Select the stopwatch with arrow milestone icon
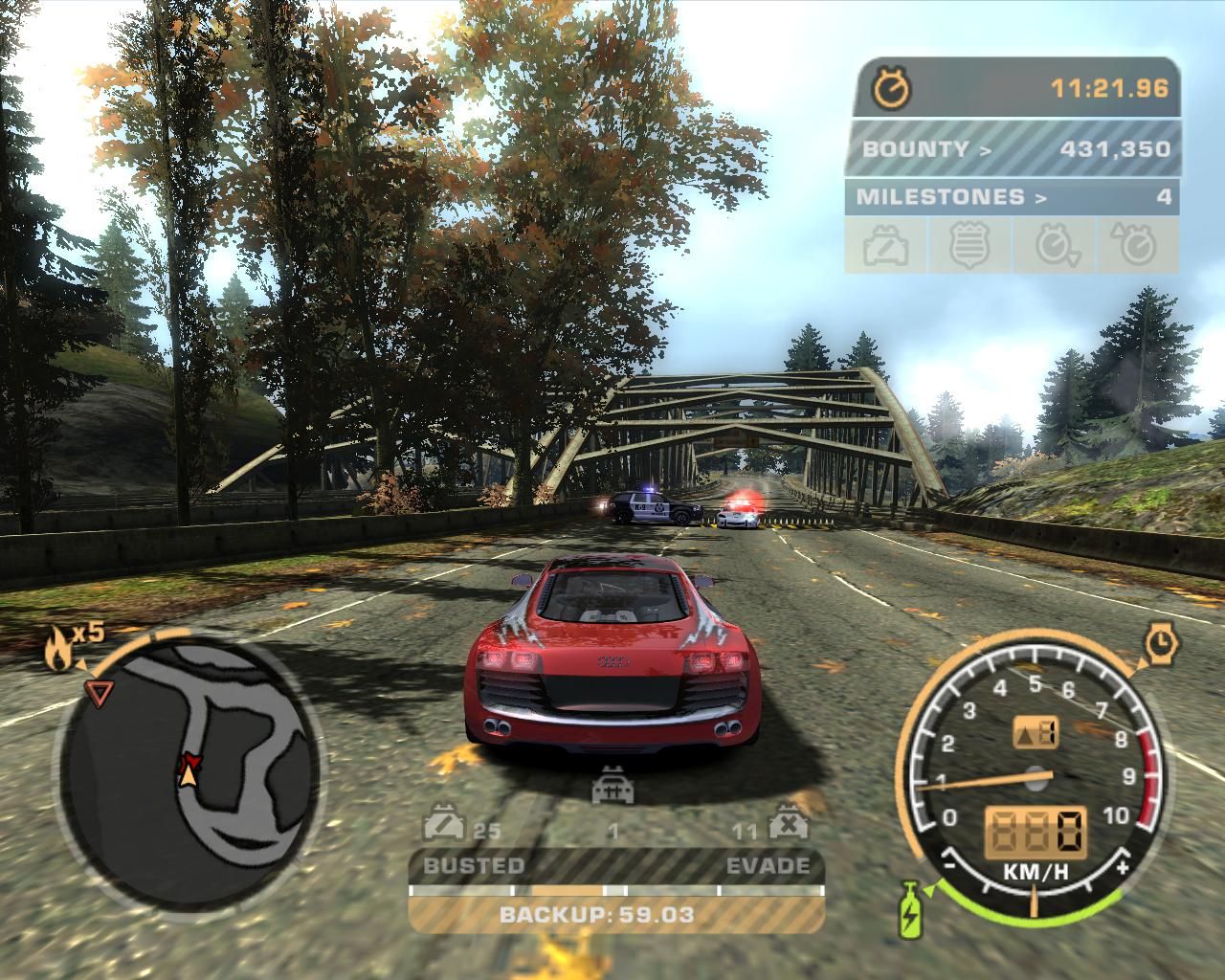Screen dimensions: 1225x980 [x=1055, y=246]
